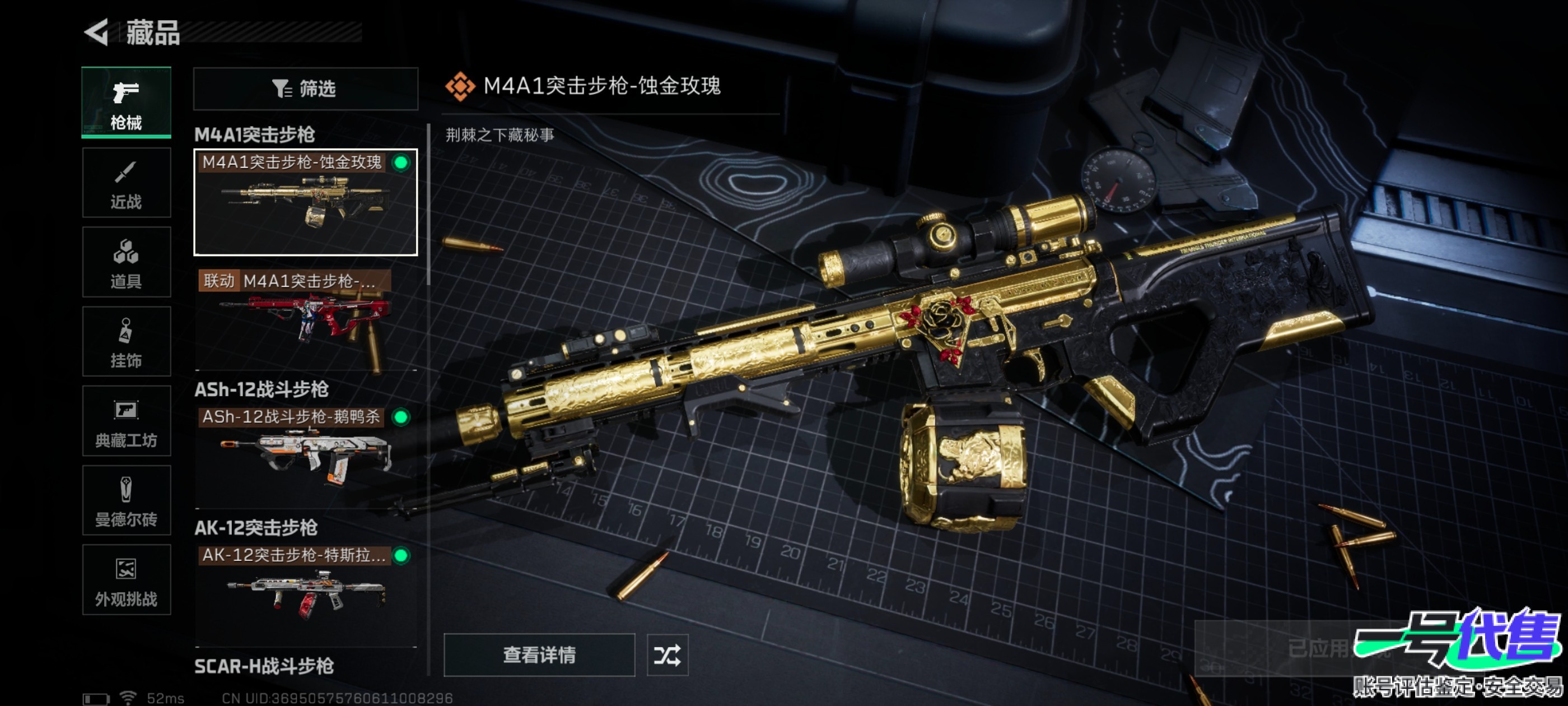Open the 外观挑战 appearance challenges tab
This screenshot has width=1568, height=706.
click(x=126, y=580)
